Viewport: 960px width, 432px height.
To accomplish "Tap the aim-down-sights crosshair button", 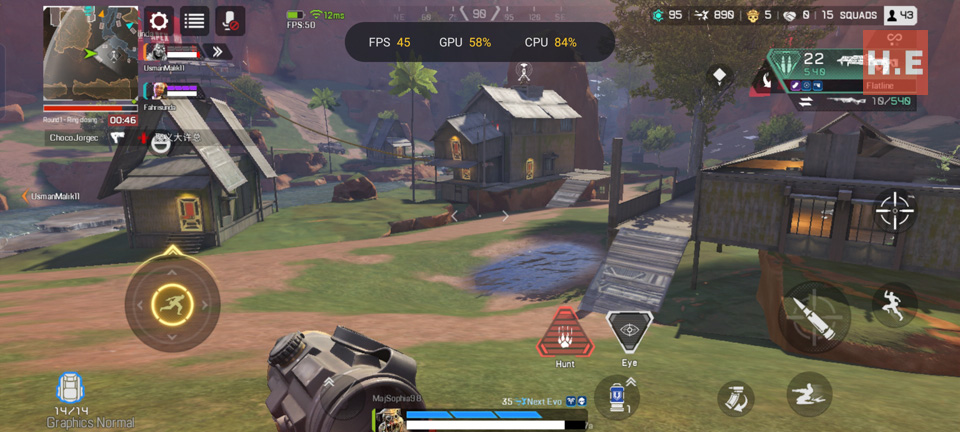I will pos(894,210).
